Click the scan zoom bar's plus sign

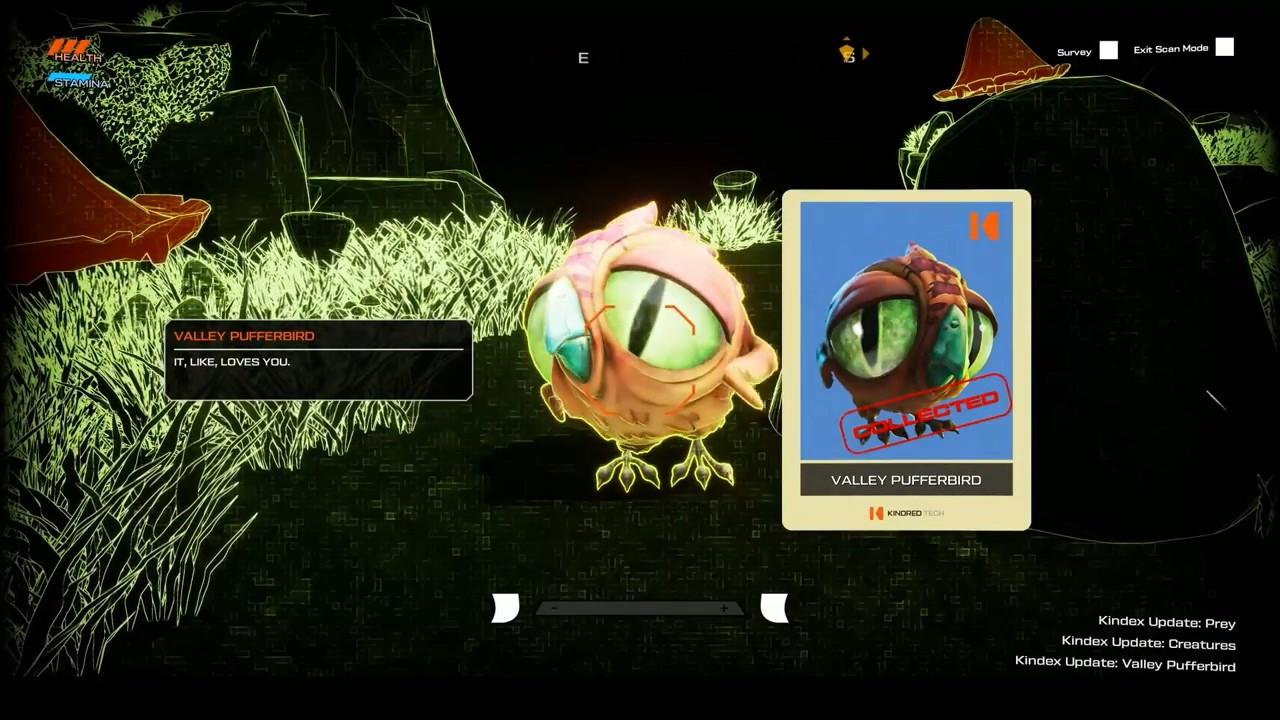coord(723,608)
